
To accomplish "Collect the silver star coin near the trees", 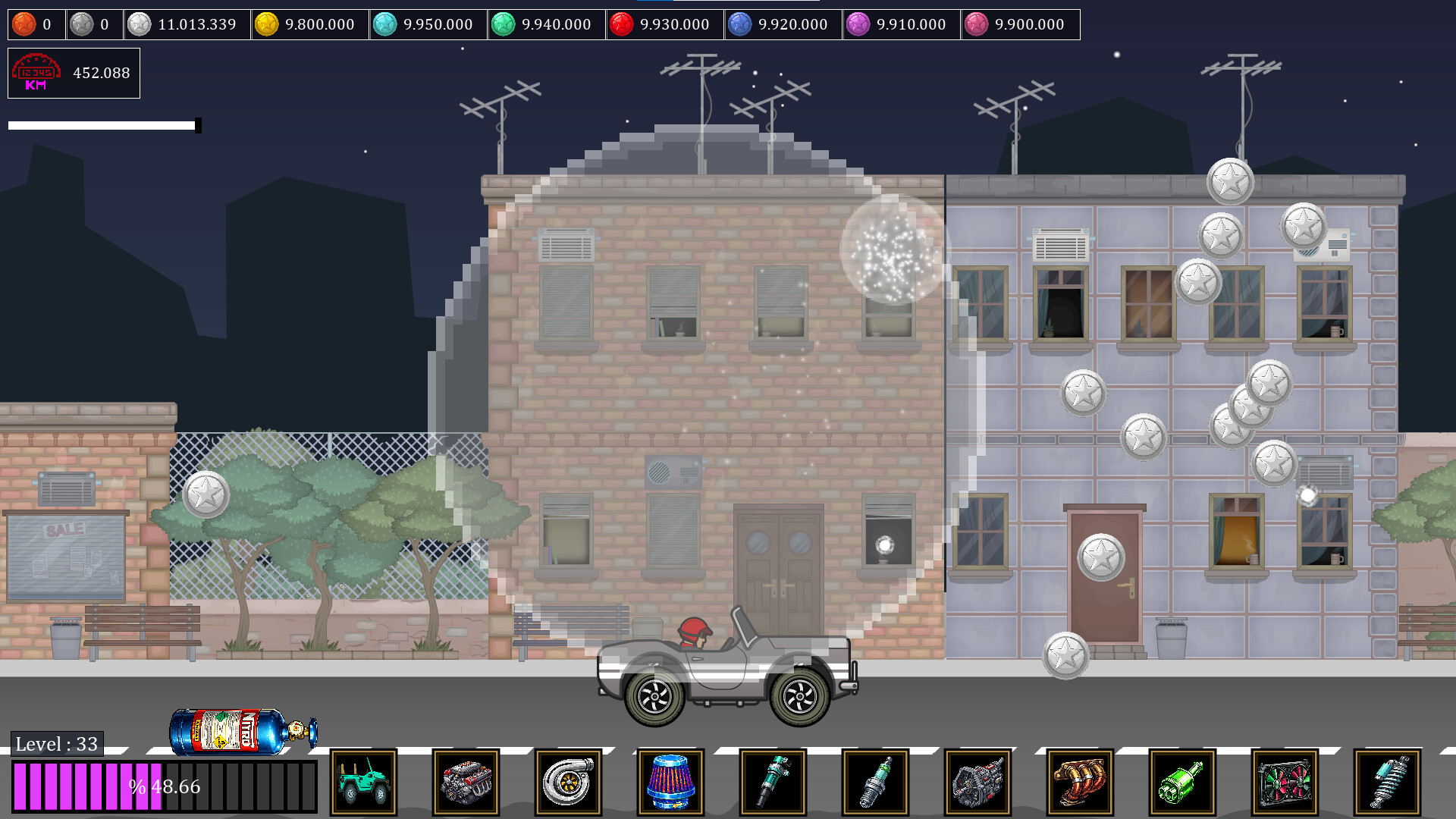I will (206, 494).
